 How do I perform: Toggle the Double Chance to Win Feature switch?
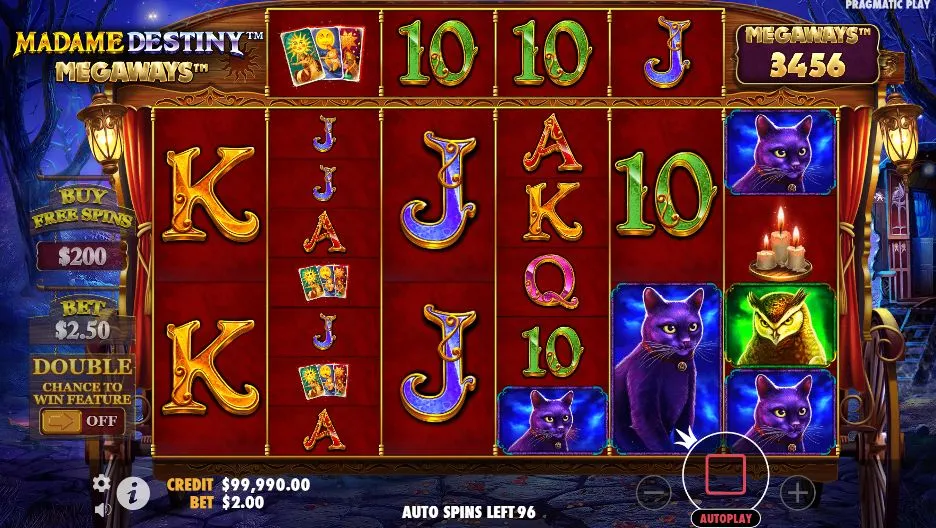pyautogui.click(x=83, y=421)
